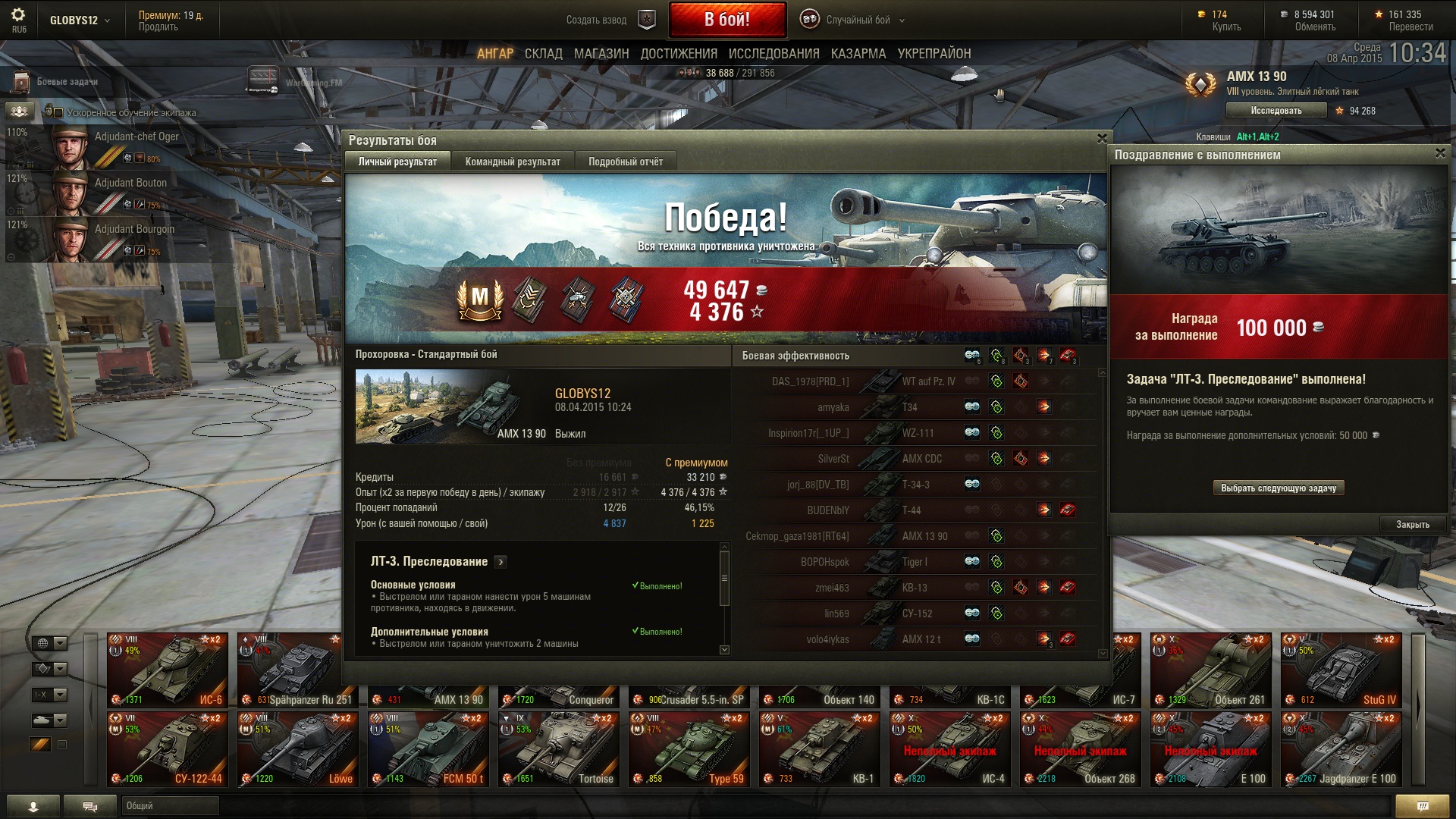This screenshot has width=1456, height=819.
Task: Start battle with the red В бой! button
Action: pos(726,20)
